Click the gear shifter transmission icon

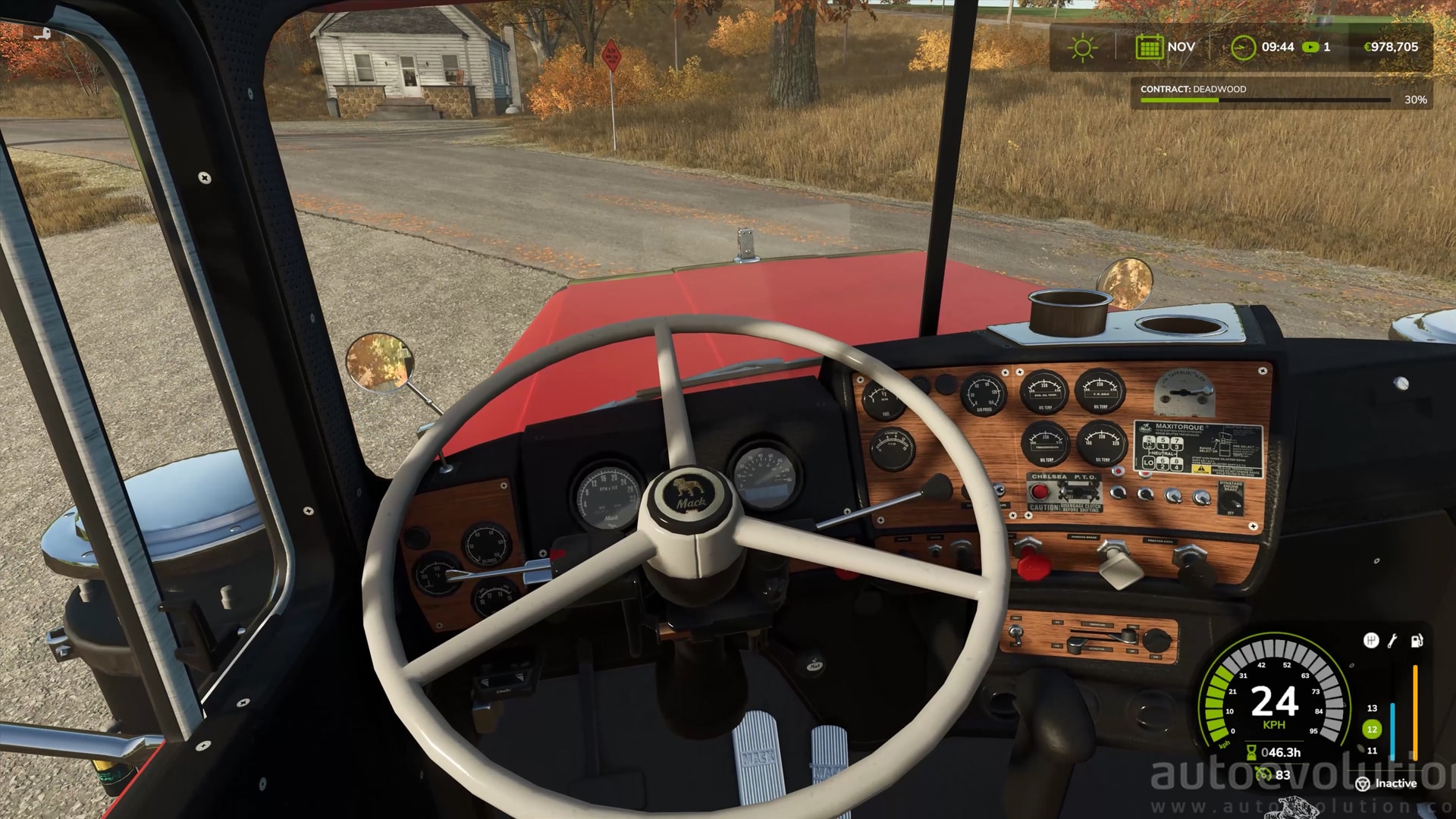pyautogui.click(x=1370, y=641)
